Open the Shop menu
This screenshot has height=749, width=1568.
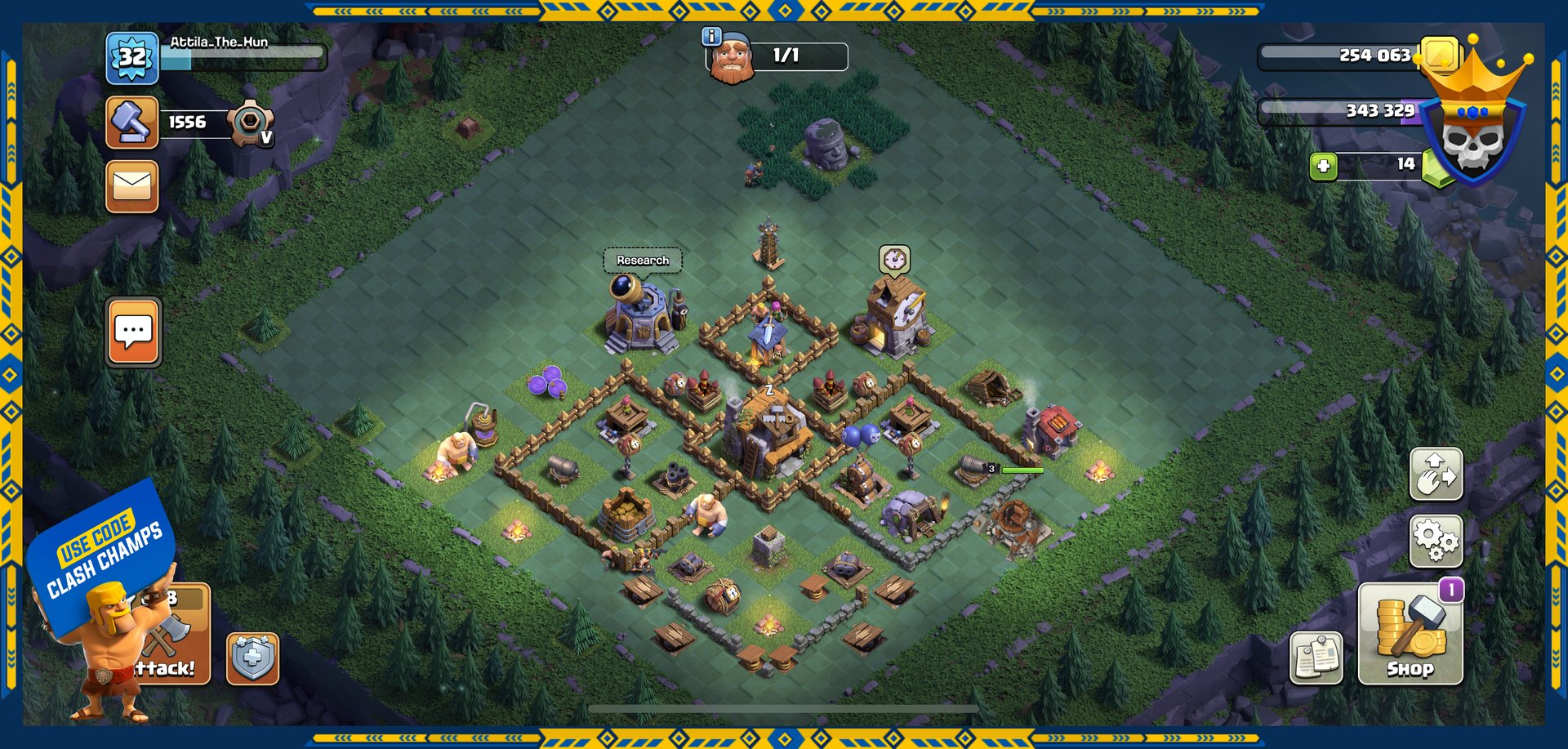coord(1410,634)
